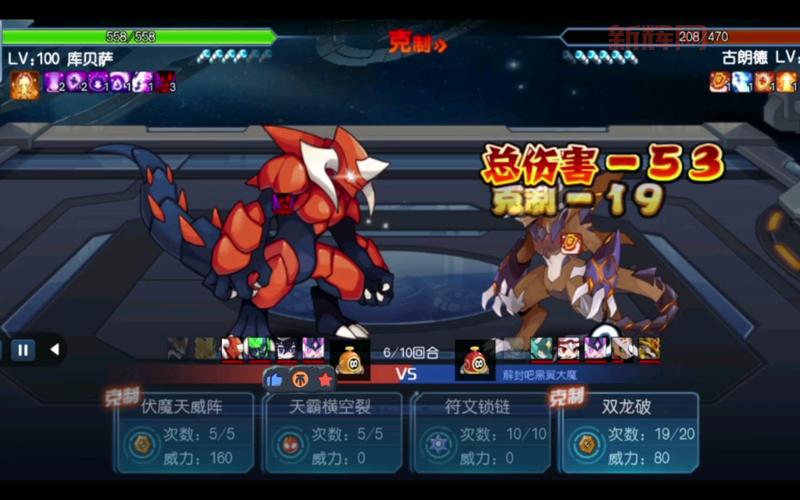Select the red spider pet in left team
This screenshot has height=500, width=800.
(233, 348)
